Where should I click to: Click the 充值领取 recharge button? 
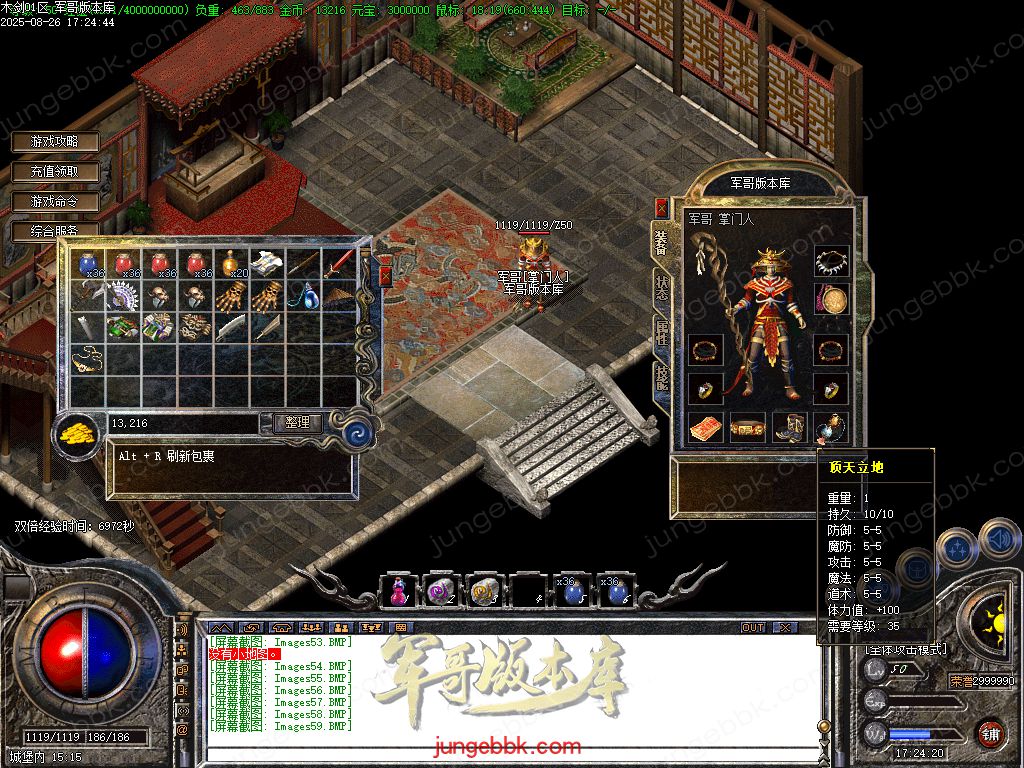pos(56,172)
